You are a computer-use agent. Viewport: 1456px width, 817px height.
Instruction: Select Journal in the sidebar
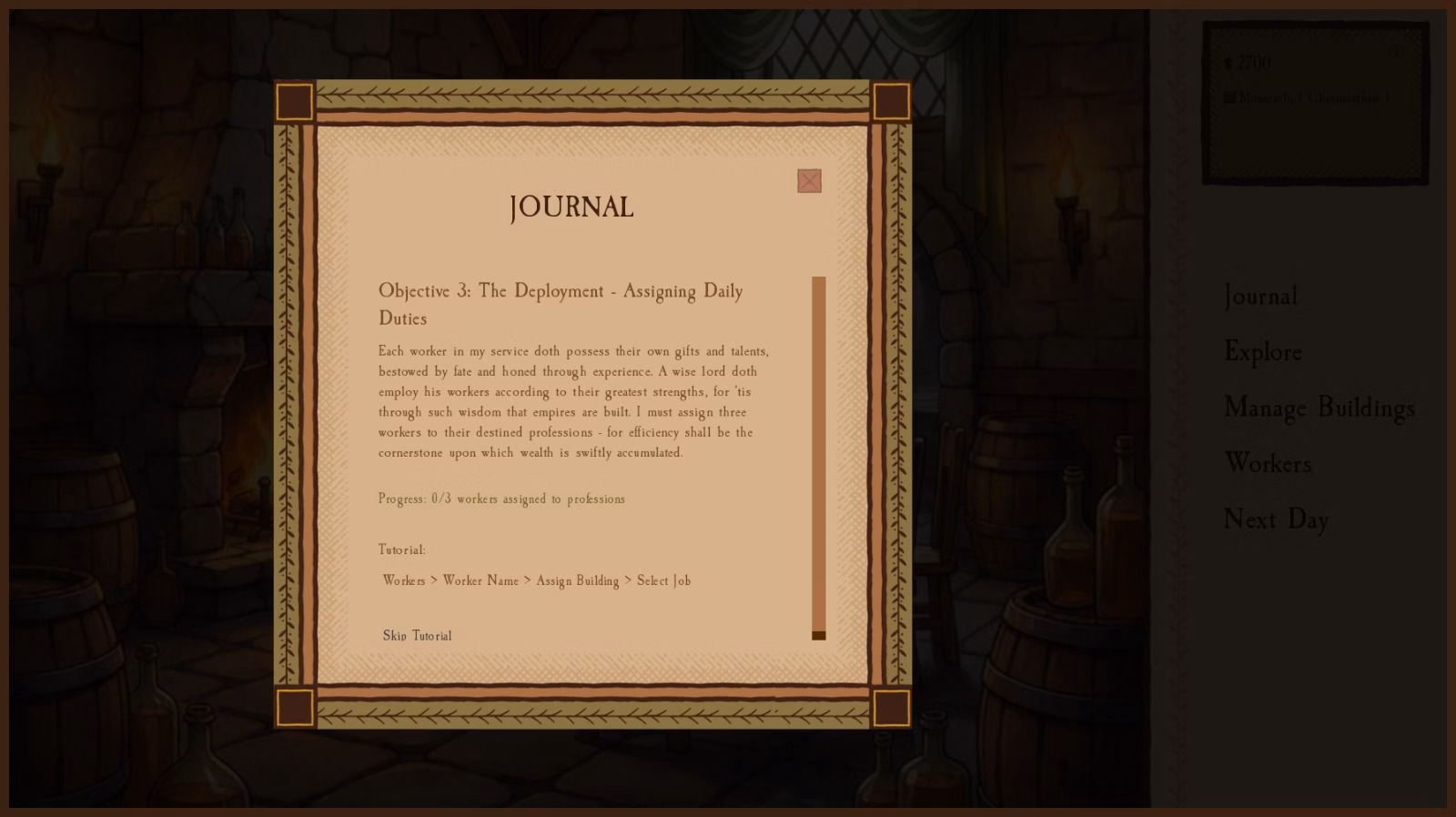(1260, 297)
